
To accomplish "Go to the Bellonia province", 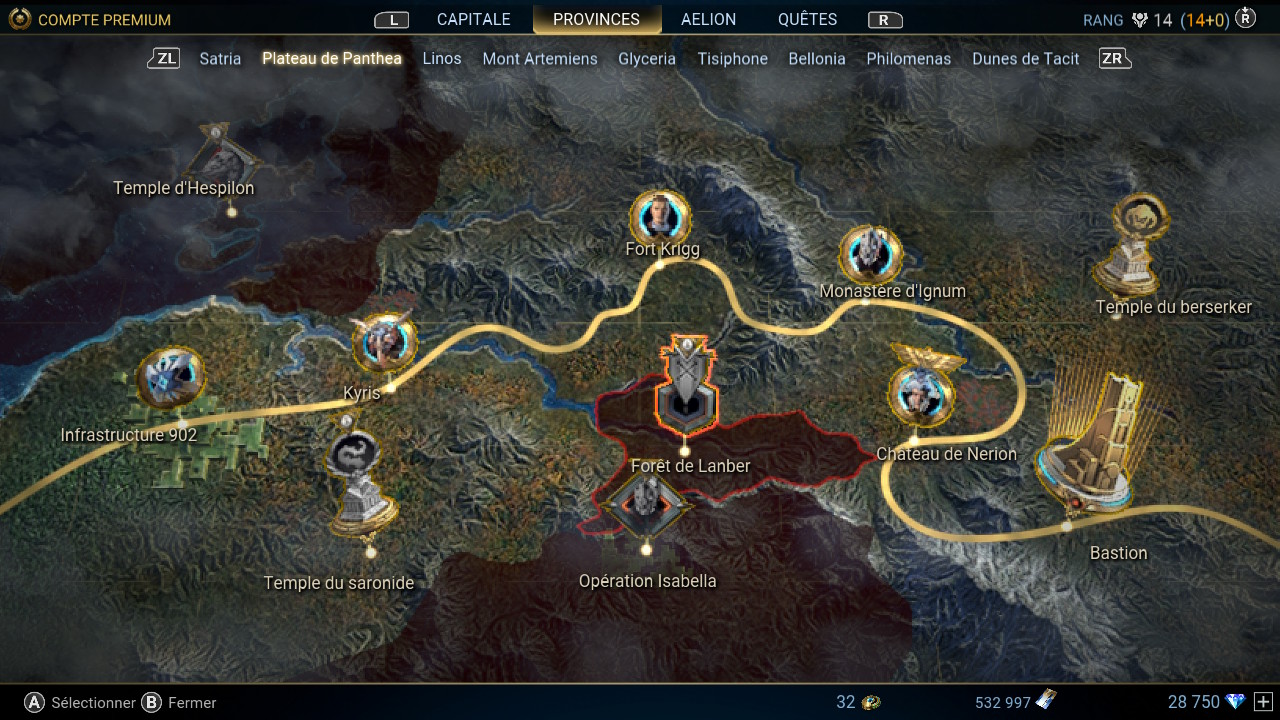I will [x=817, y=59].
